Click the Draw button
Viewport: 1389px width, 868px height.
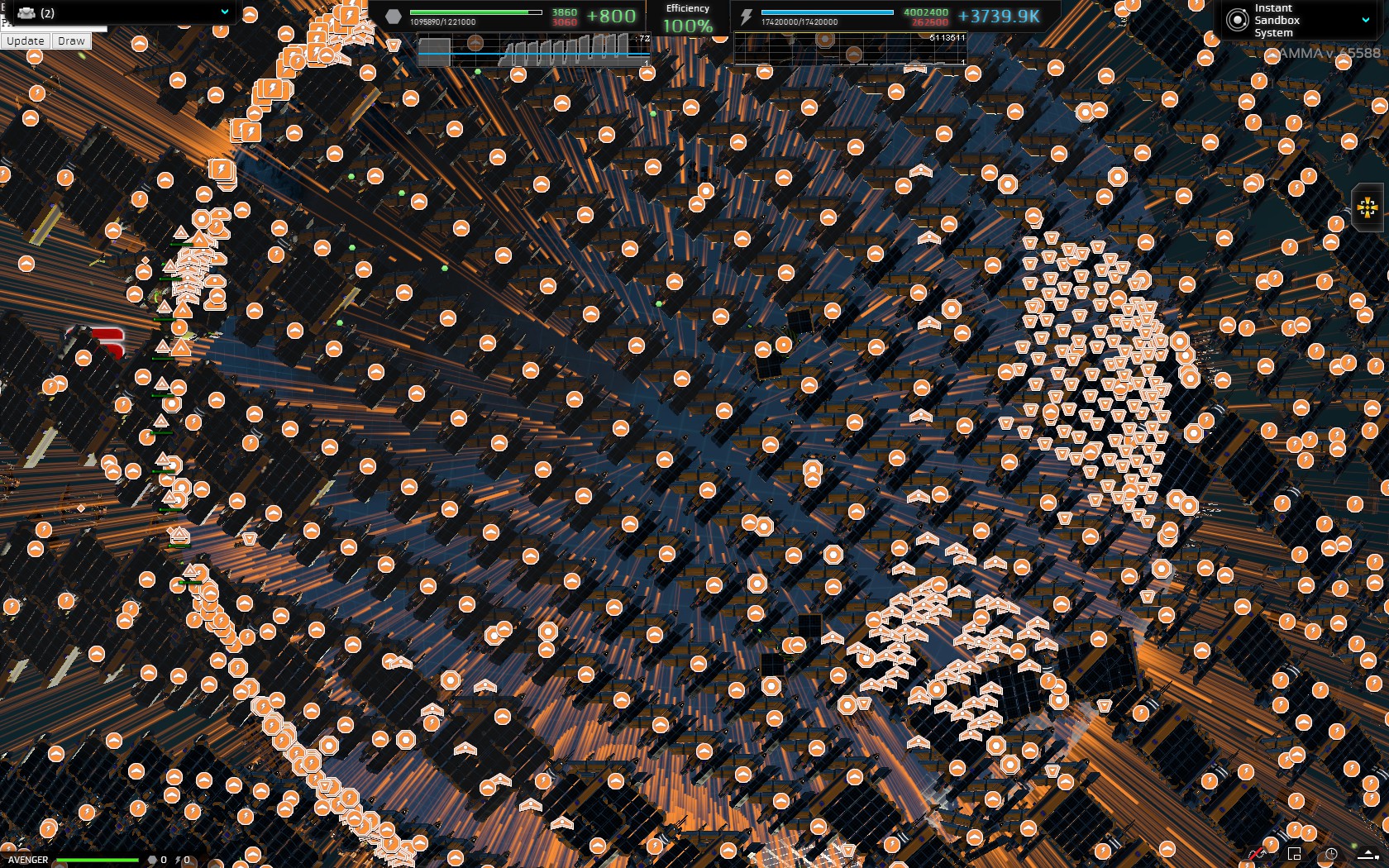71,41
